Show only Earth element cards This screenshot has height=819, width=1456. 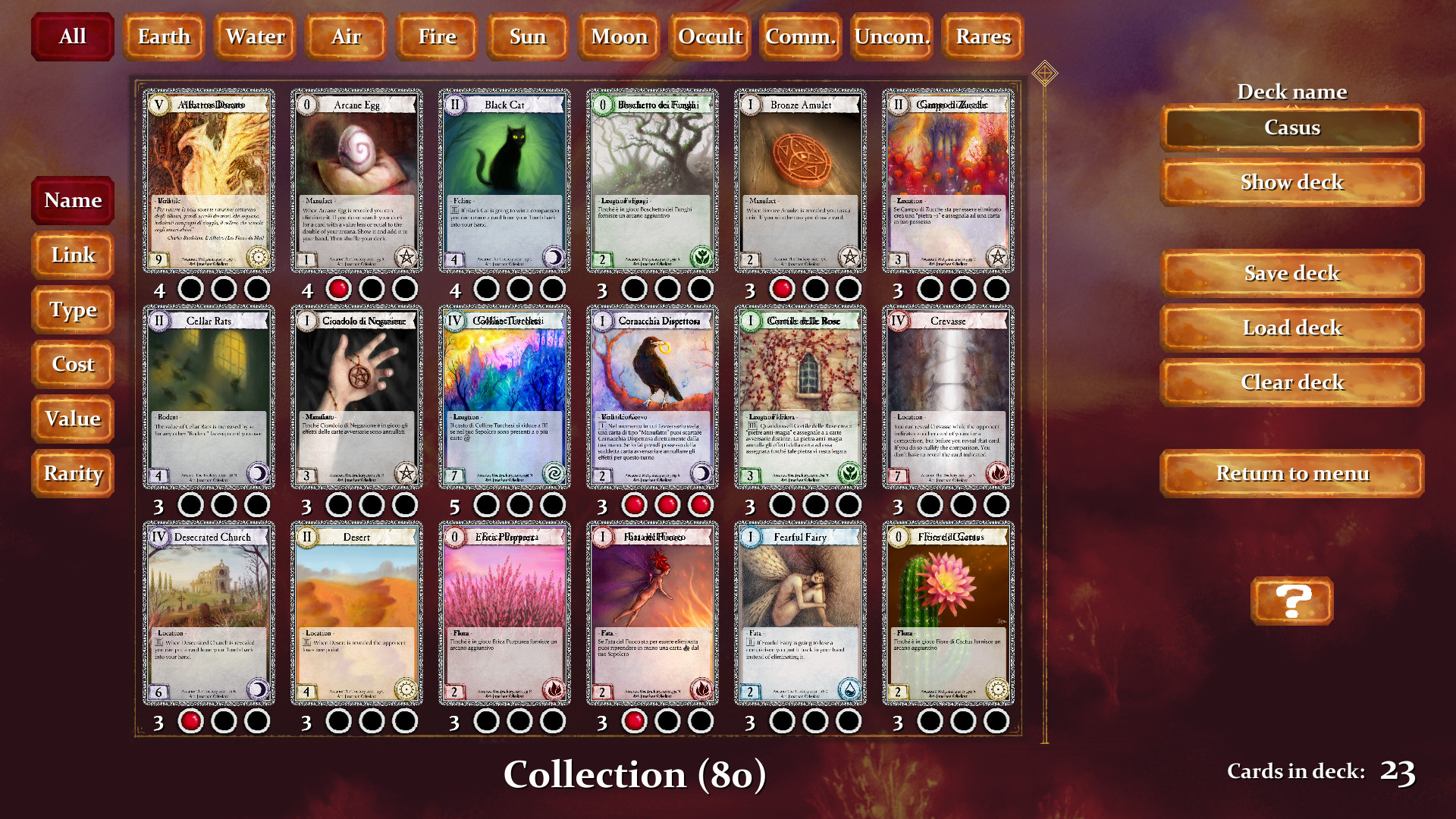coord(163,36)
